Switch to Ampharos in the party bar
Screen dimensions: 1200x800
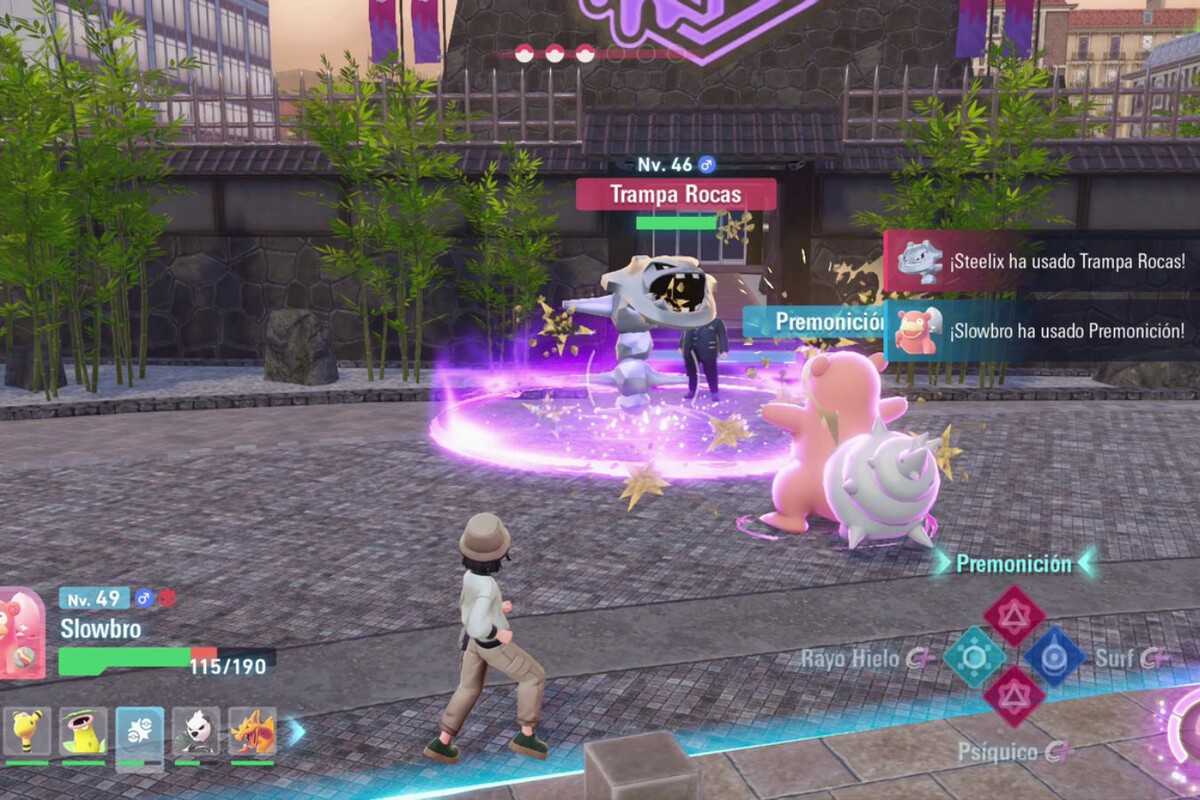coord(27,731)
